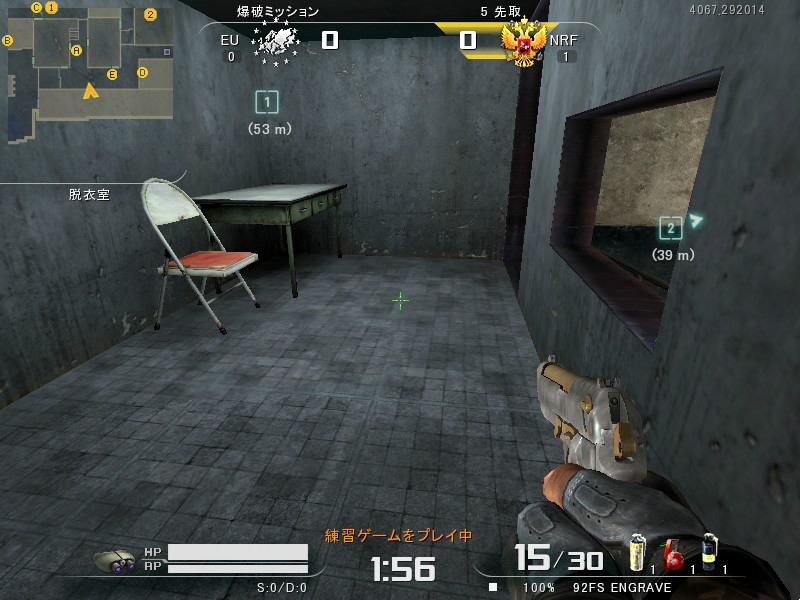This screenshot has width=800, height=600.
Task: Click the EU team star emblem
Action: (x=275, y=42)
